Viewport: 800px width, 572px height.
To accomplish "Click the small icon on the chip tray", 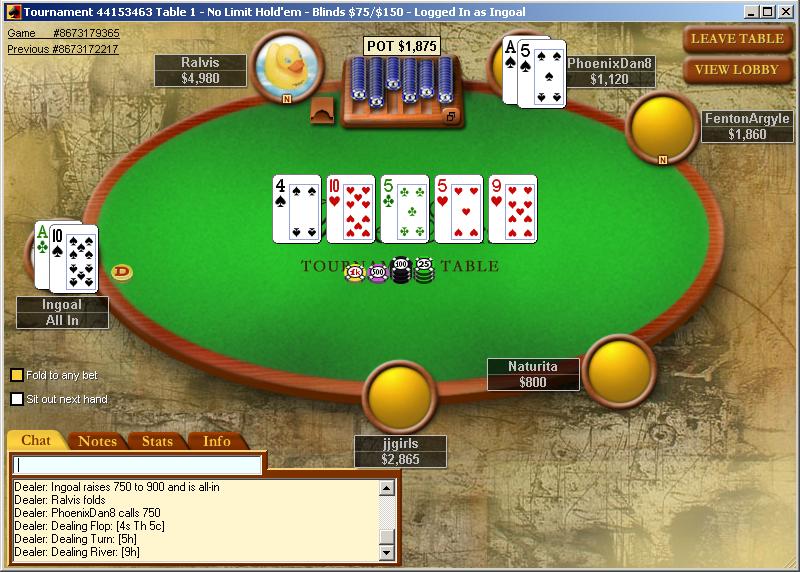I will coord(450,117).
